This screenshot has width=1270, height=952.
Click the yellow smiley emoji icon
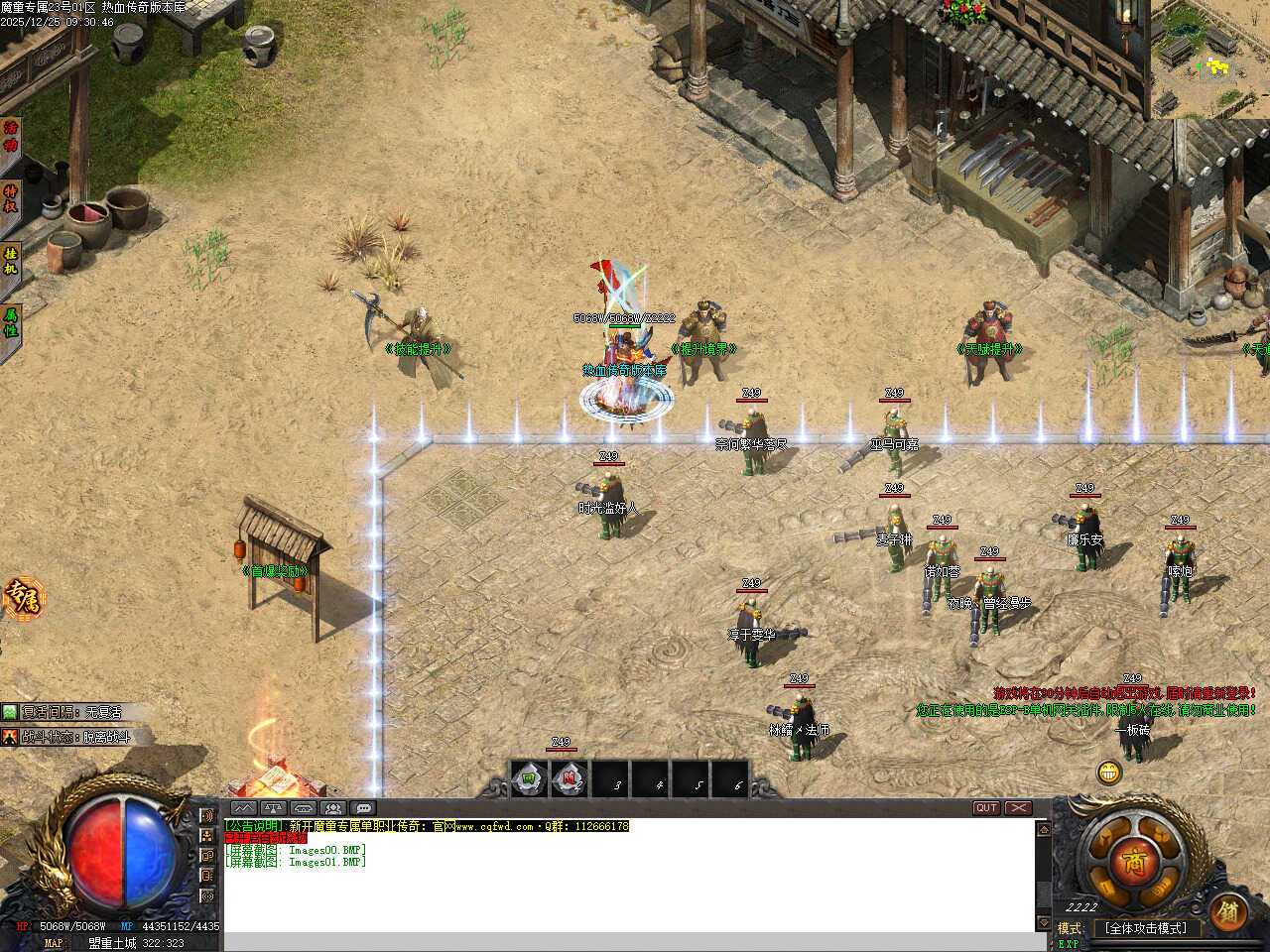1109,772
